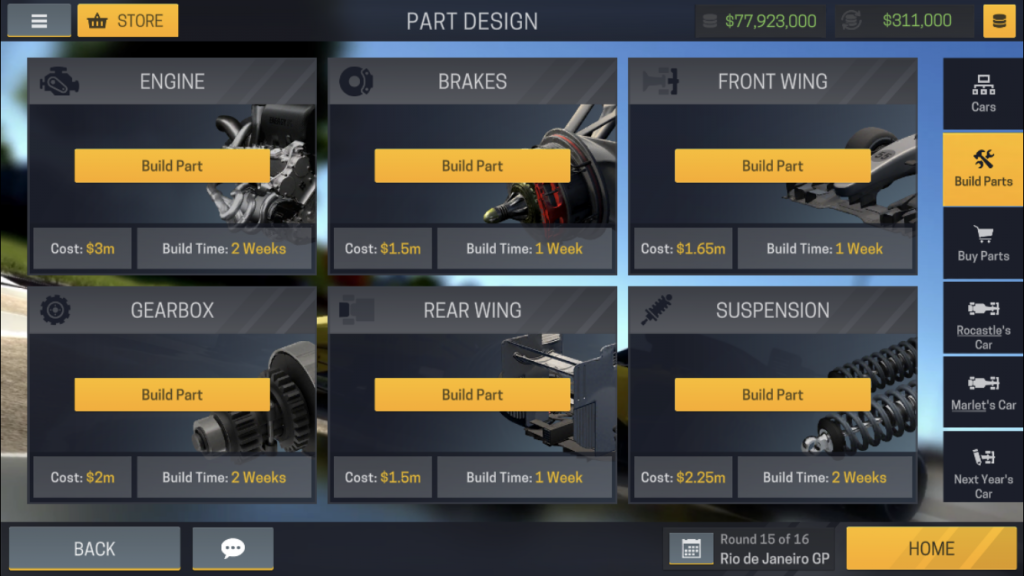This screenshot has width=1024, height=576.
Task: Return to the HOME screen
Action: [931, 548]
